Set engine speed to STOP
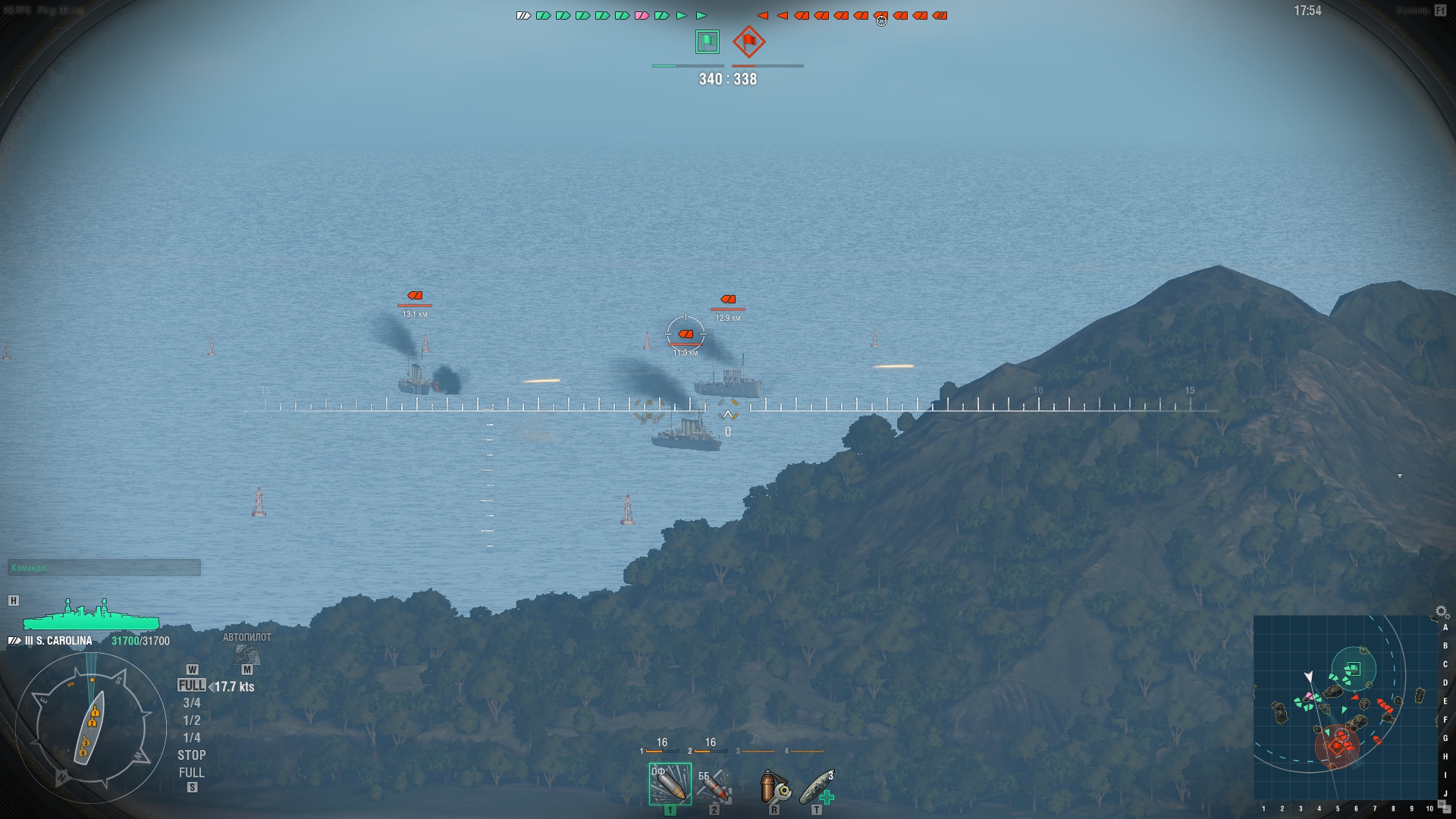Image resolution: width=1456 pixels, height=819 pixels. click(193, 755)
